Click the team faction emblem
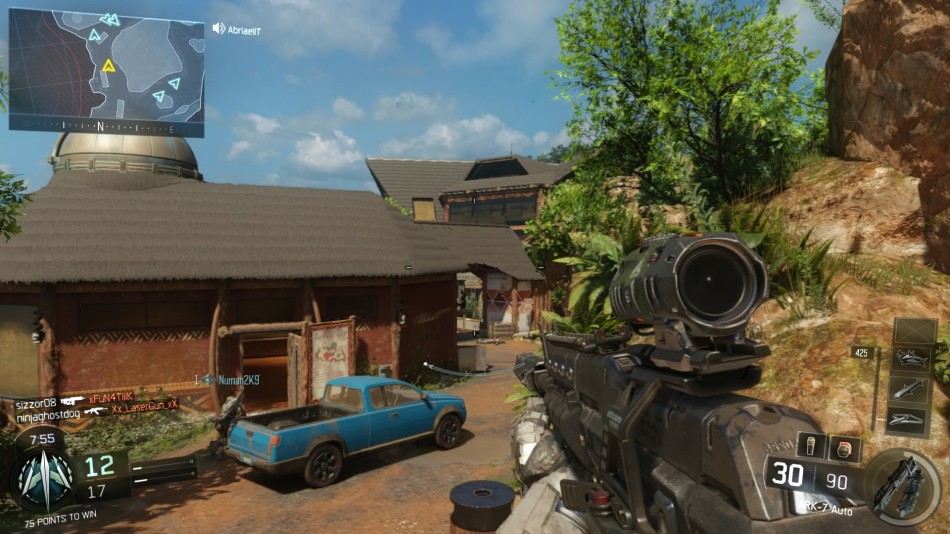 click(45, 477)
